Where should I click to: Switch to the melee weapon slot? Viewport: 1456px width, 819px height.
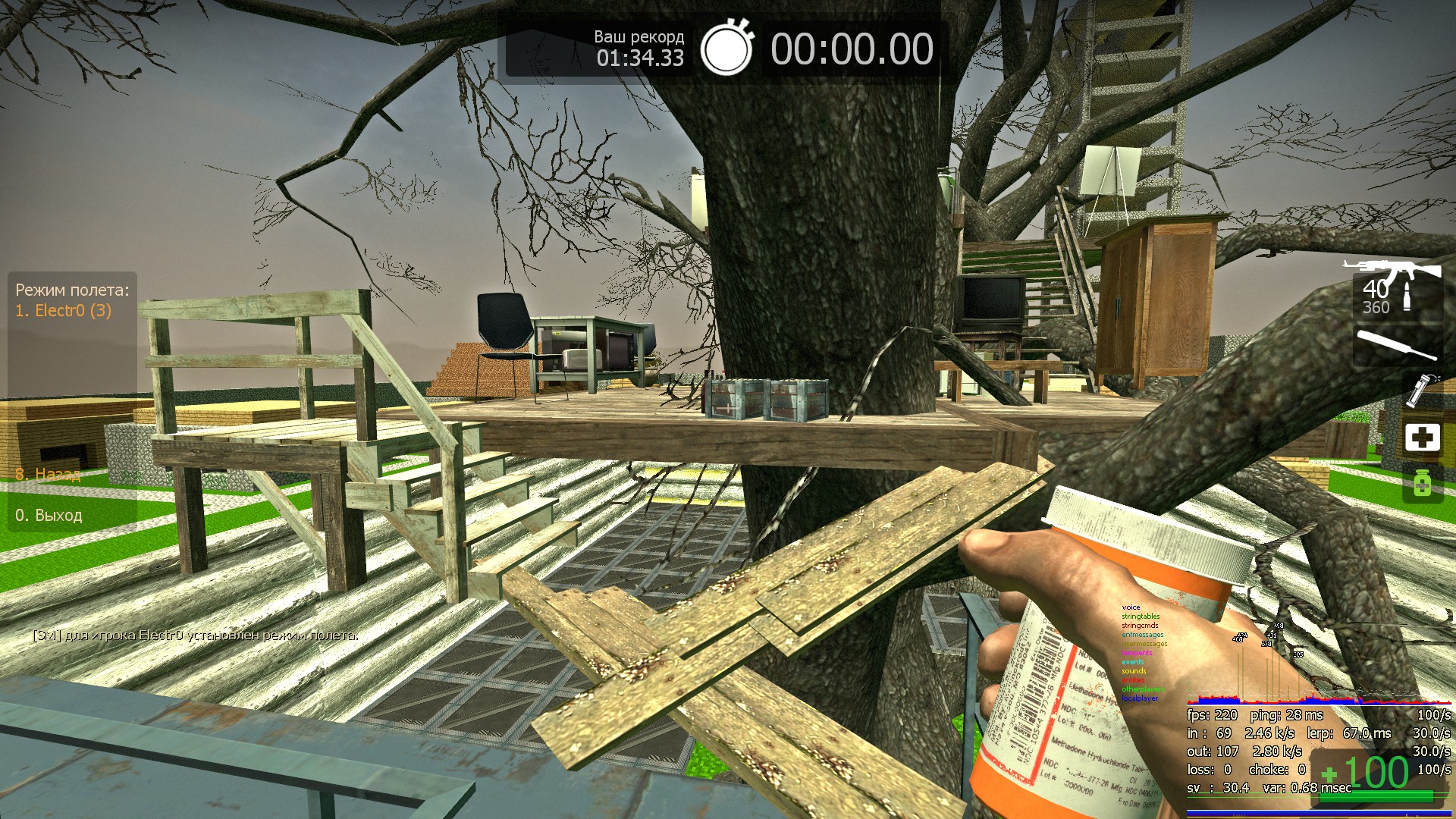tap(1398, 345)
